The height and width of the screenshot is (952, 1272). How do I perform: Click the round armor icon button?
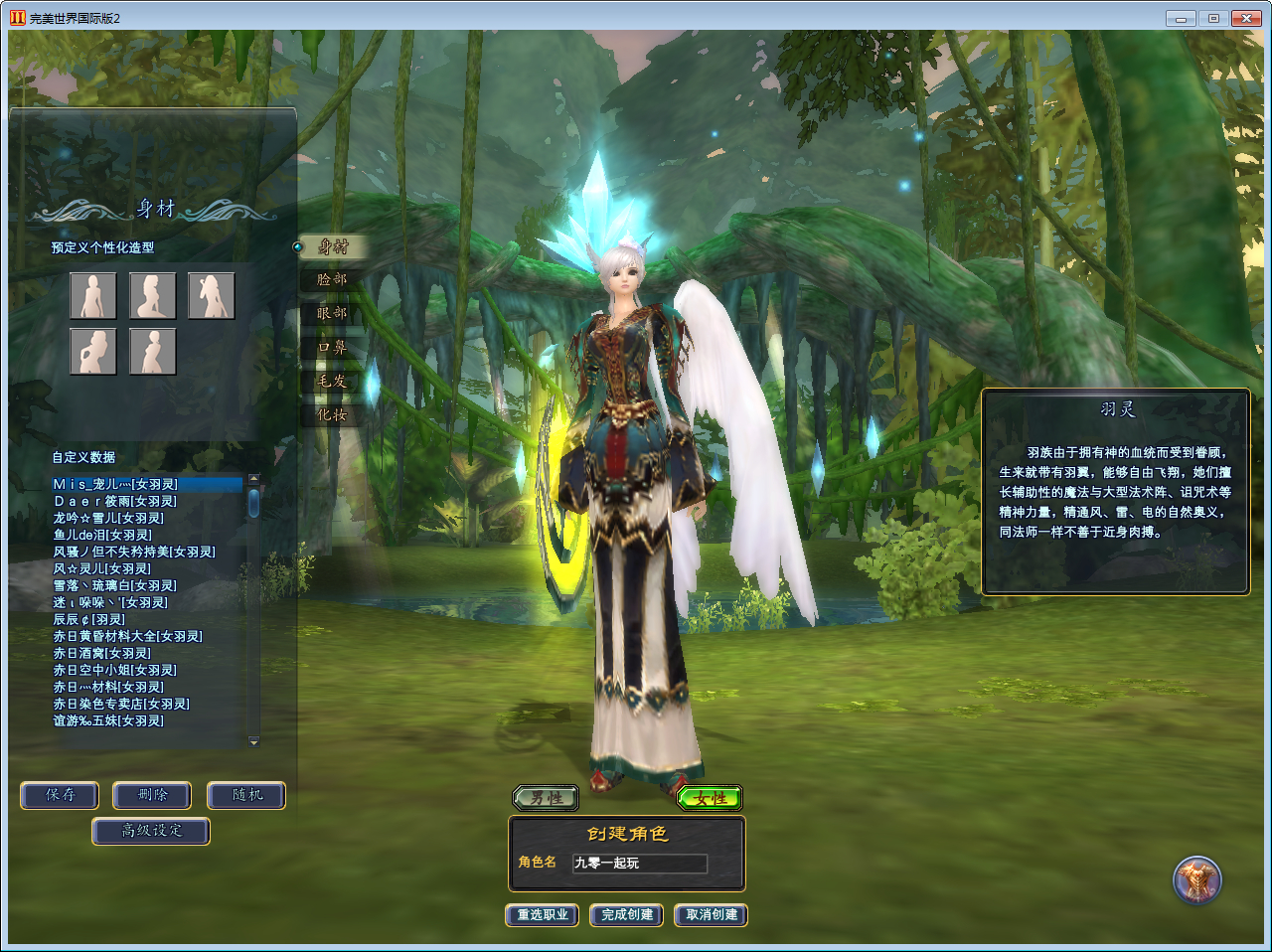[1196, 879]
